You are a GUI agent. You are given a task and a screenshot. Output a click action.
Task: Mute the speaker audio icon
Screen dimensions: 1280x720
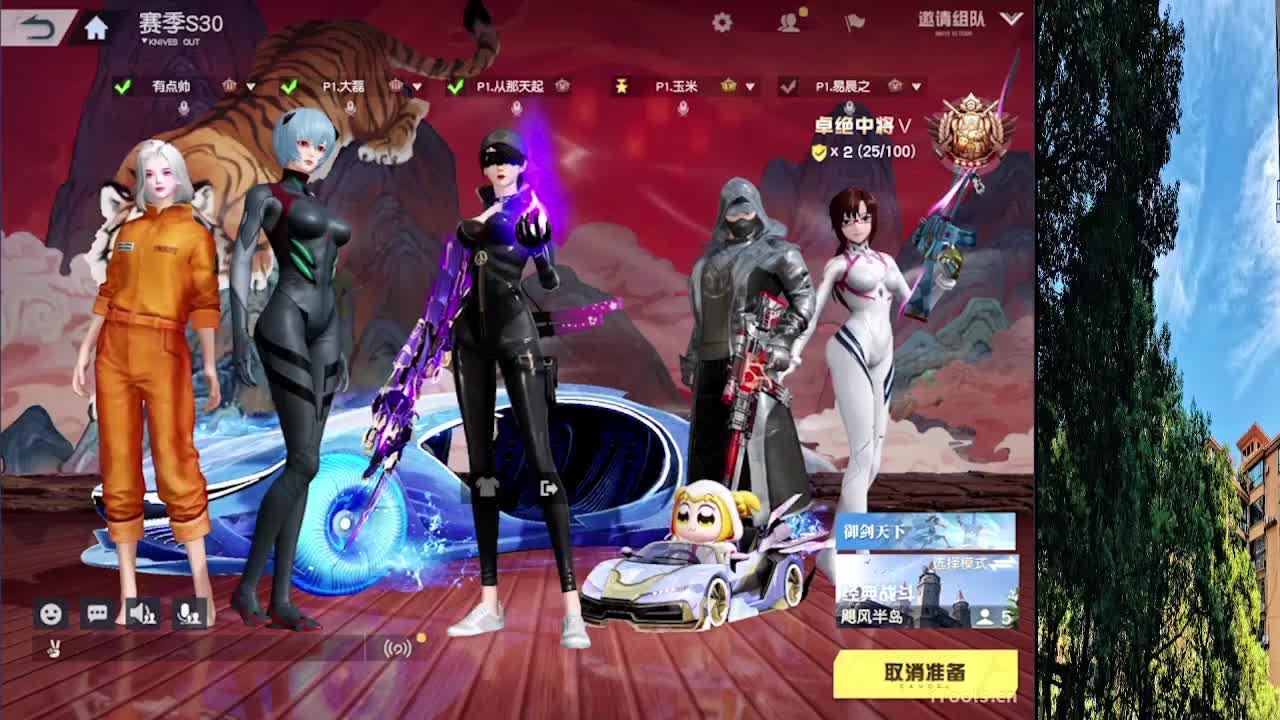point(143,611)
